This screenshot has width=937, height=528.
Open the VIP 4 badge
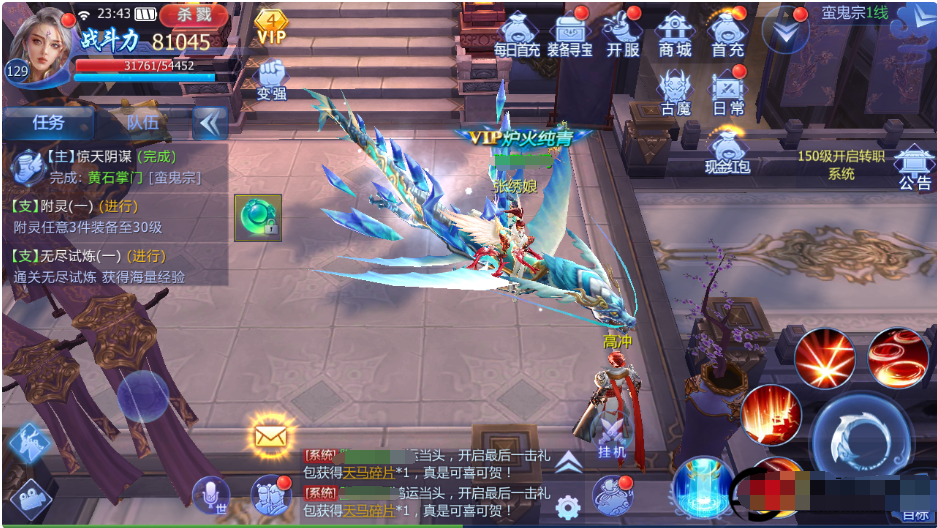[271, 26]
